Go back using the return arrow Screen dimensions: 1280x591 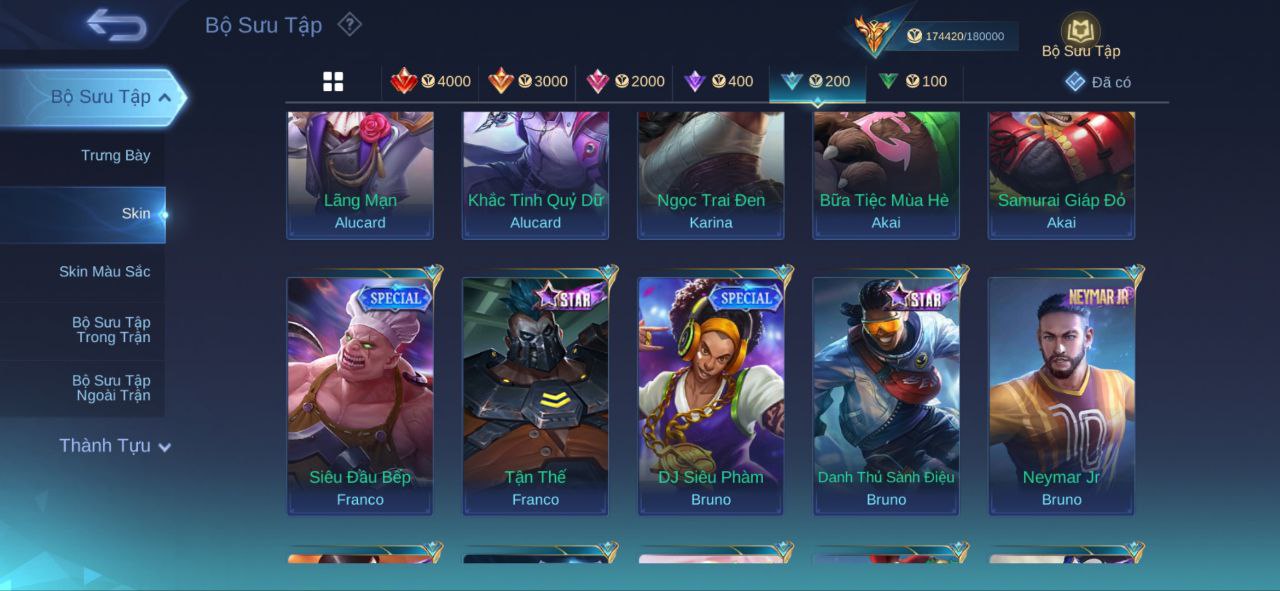coord(117,25)
